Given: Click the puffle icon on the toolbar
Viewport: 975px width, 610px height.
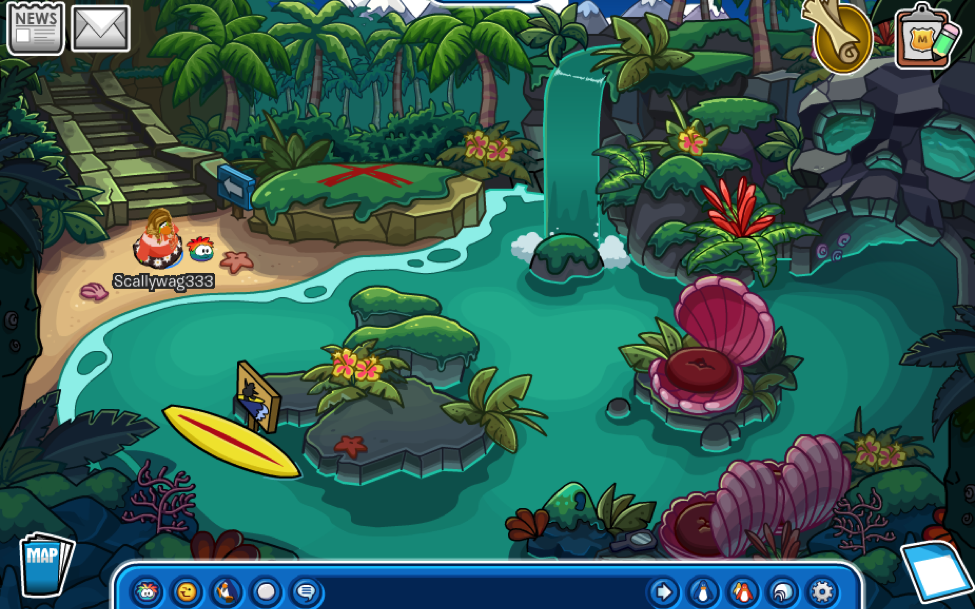Looking at the screenshot, I should point(147,591).
